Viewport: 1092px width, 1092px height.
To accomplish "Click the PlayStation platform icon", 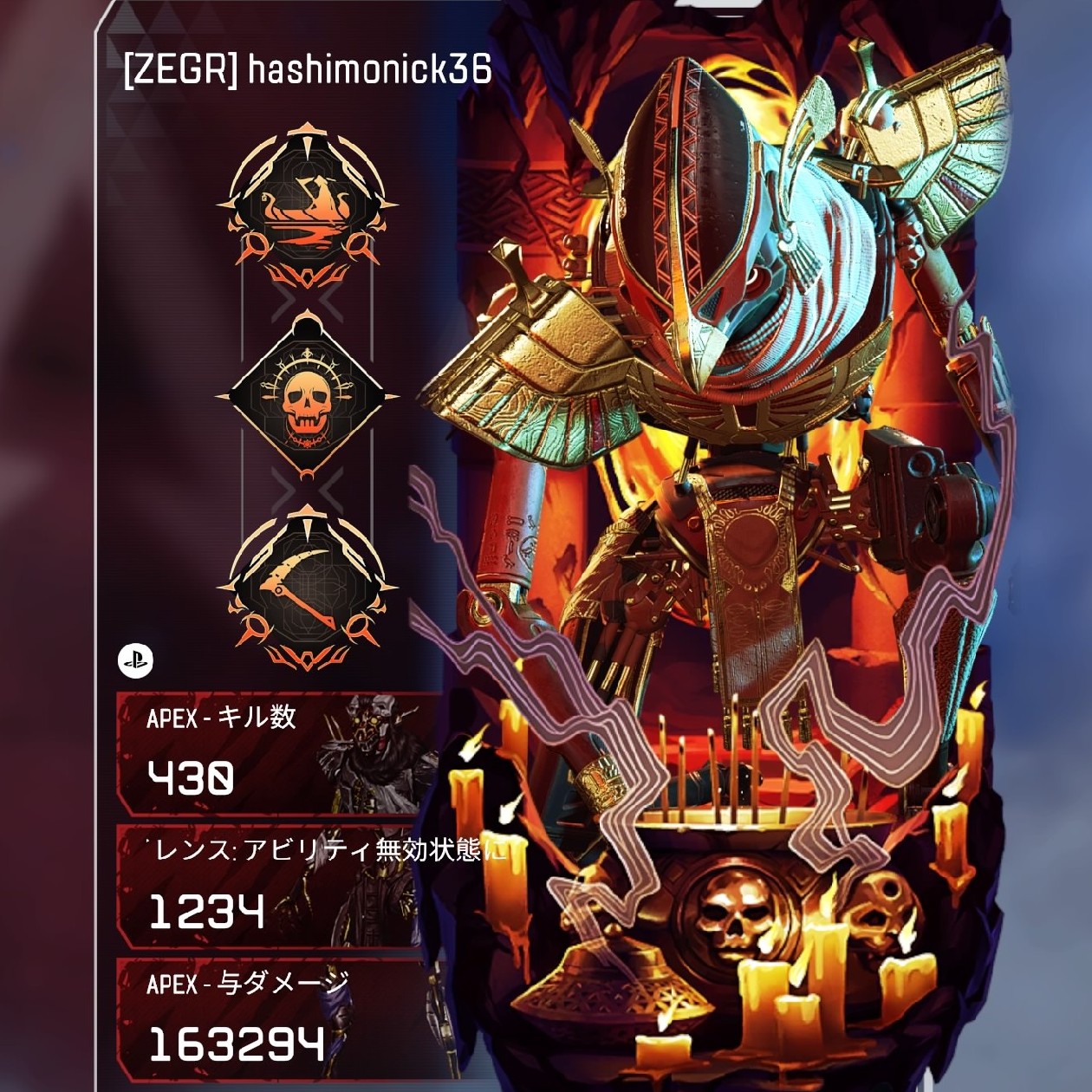I will pos(135,661).
